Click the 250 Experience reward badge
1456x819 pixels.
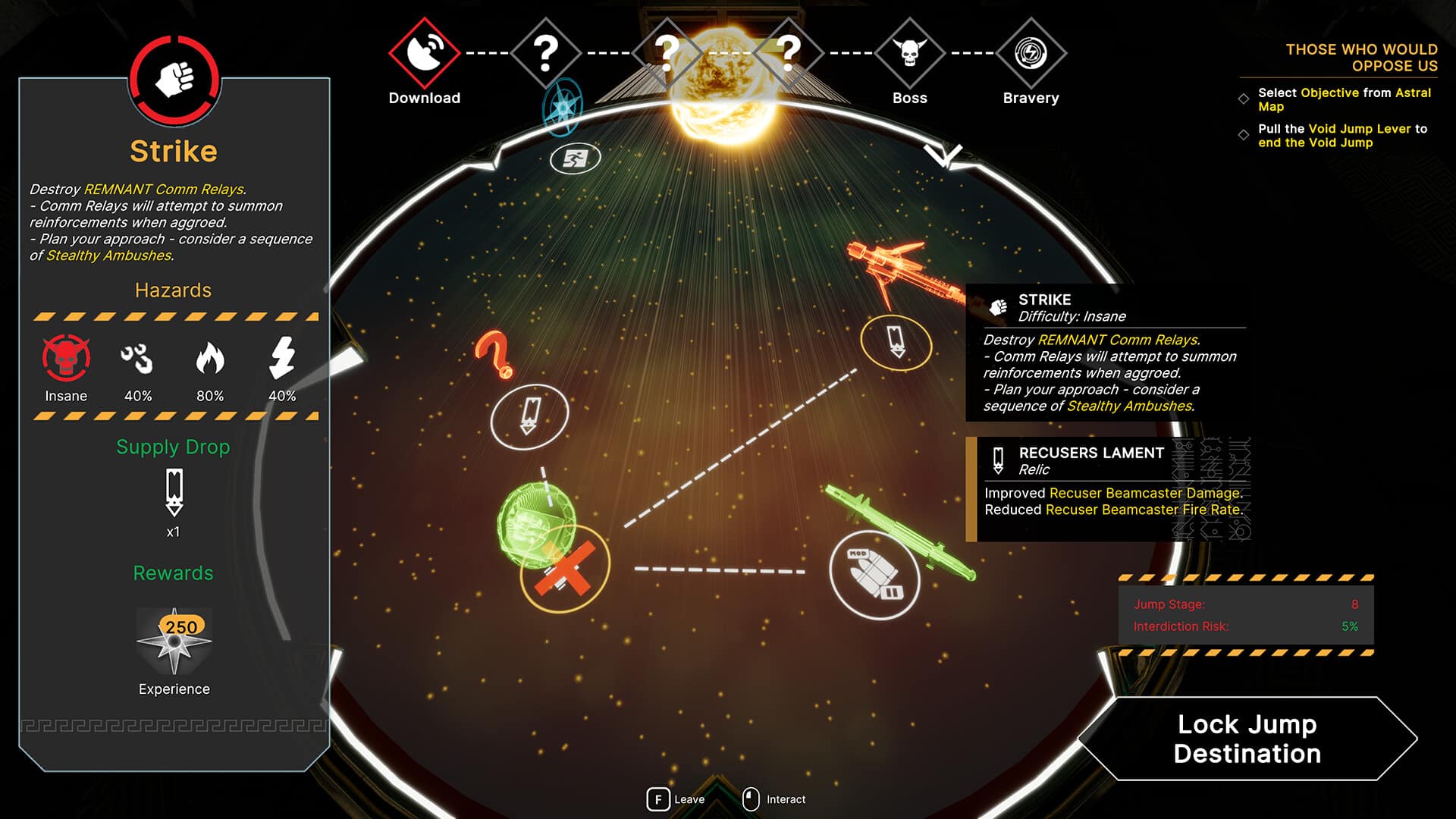(x=174, y=642)
